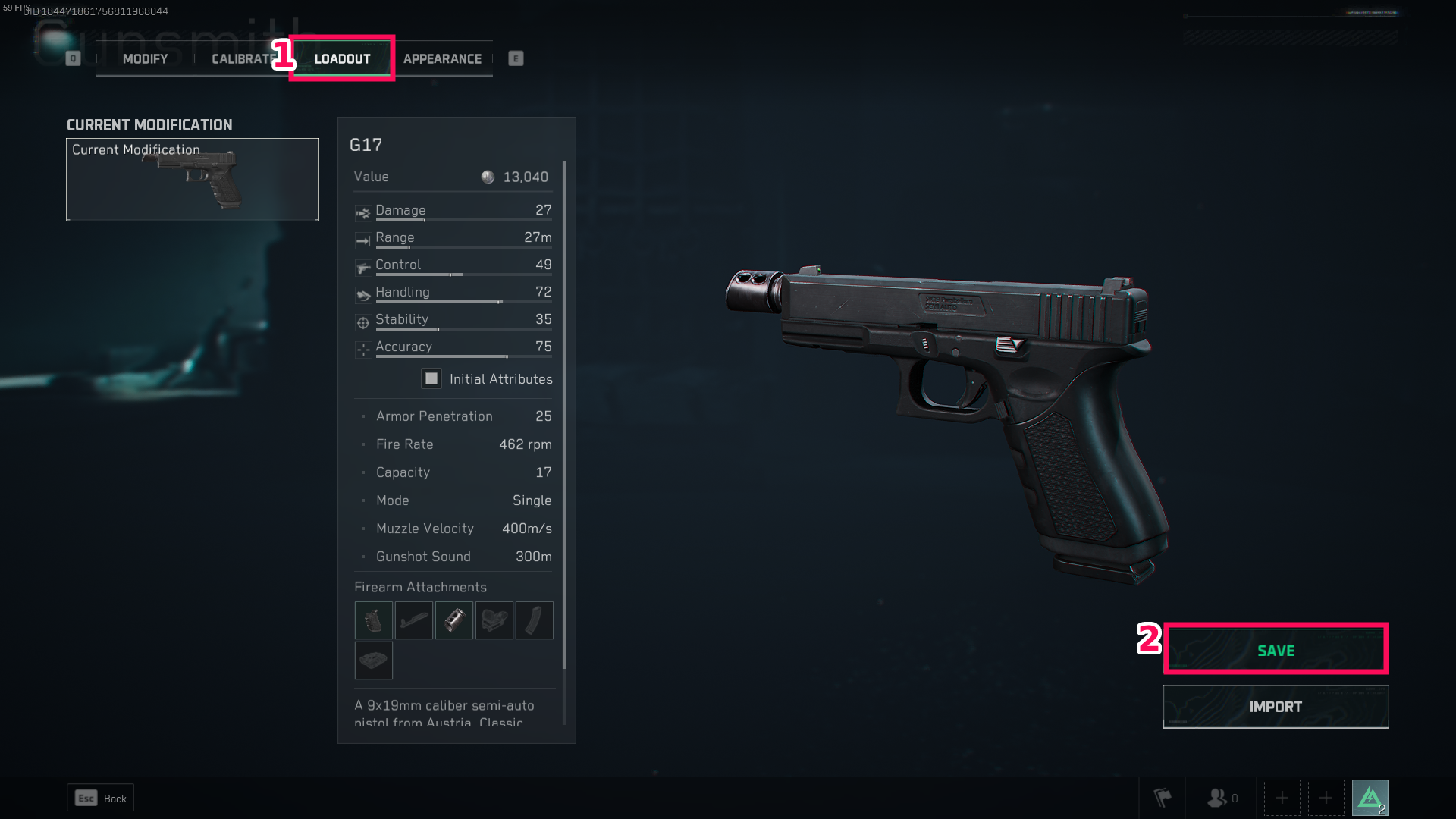Select the Current Modification weapon thumbnail
This screenshot has height=819, width=1456.
click(192, 180)
